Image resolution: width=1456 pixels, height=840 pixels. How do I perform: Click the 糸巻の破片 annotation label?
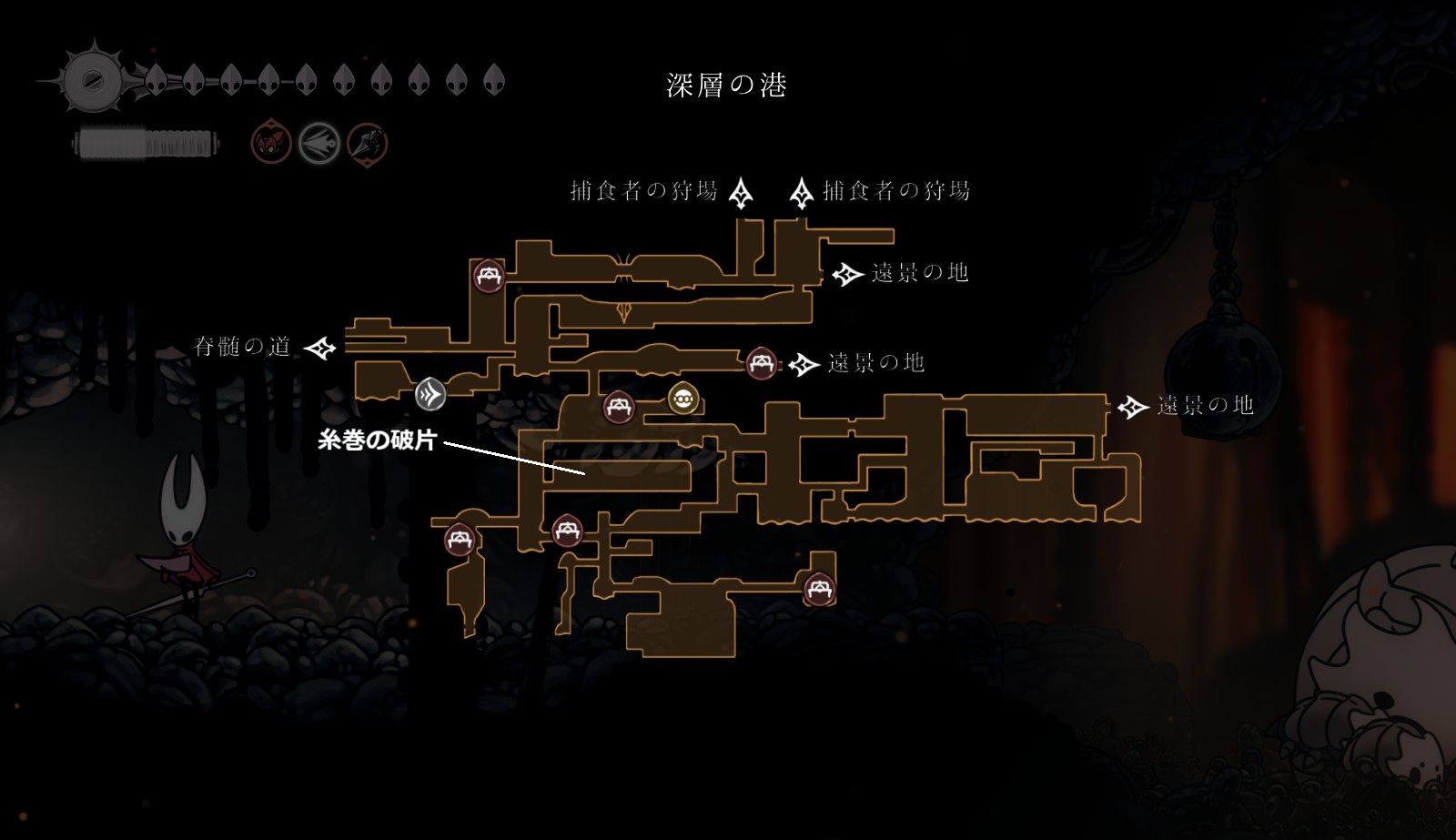378,441
